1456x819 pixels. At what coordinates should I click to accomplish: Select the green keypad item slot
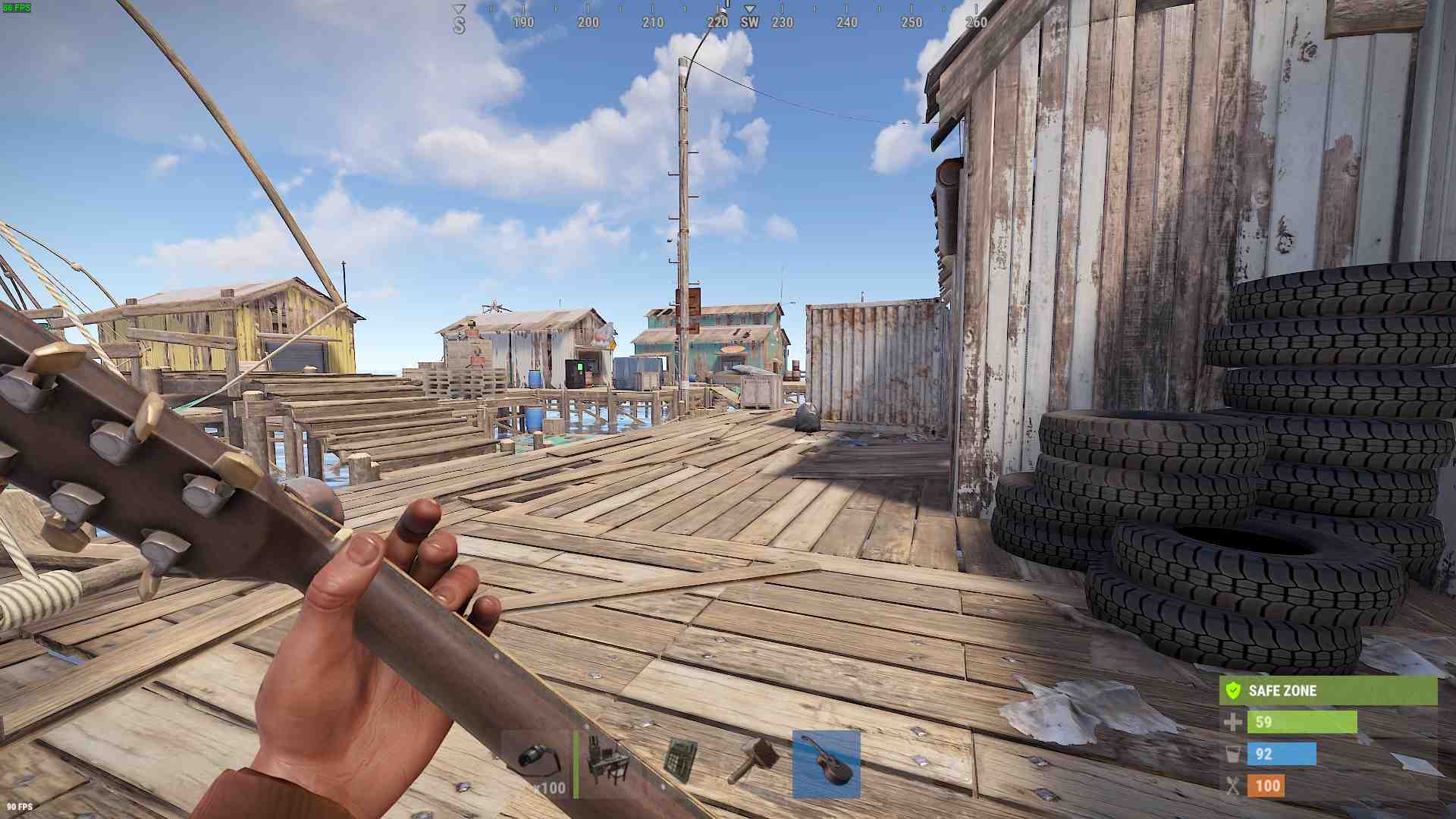click(x=680, y=764)
